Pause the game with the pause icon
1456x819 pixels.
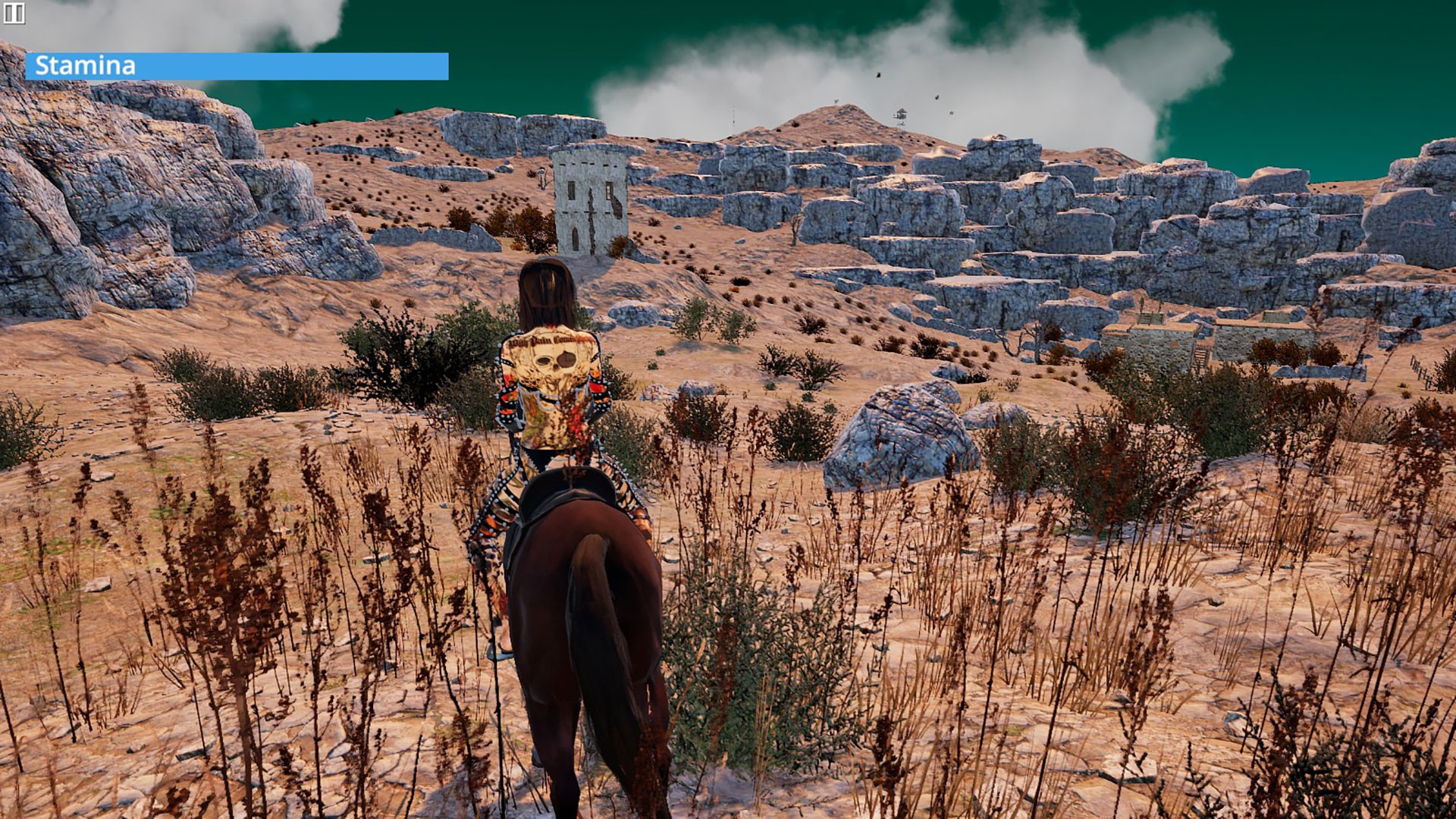(x=14, y=13)
